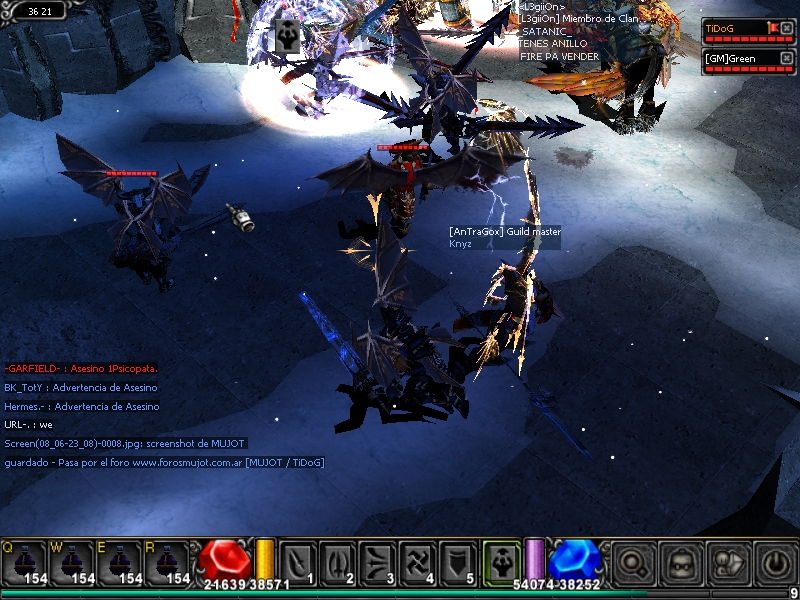This screenshot has height=600, width=800.
Task: Open the character face button
Action: point(681,562)
